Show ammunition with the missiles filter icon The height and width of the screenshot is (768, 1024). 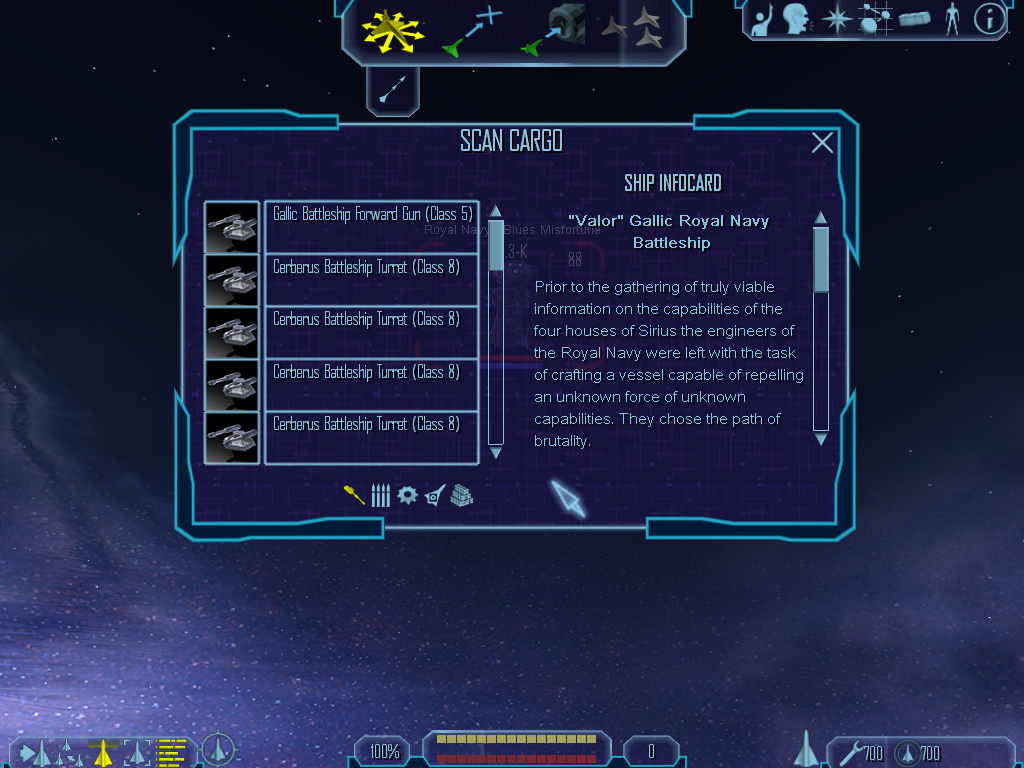pos(380,495)
